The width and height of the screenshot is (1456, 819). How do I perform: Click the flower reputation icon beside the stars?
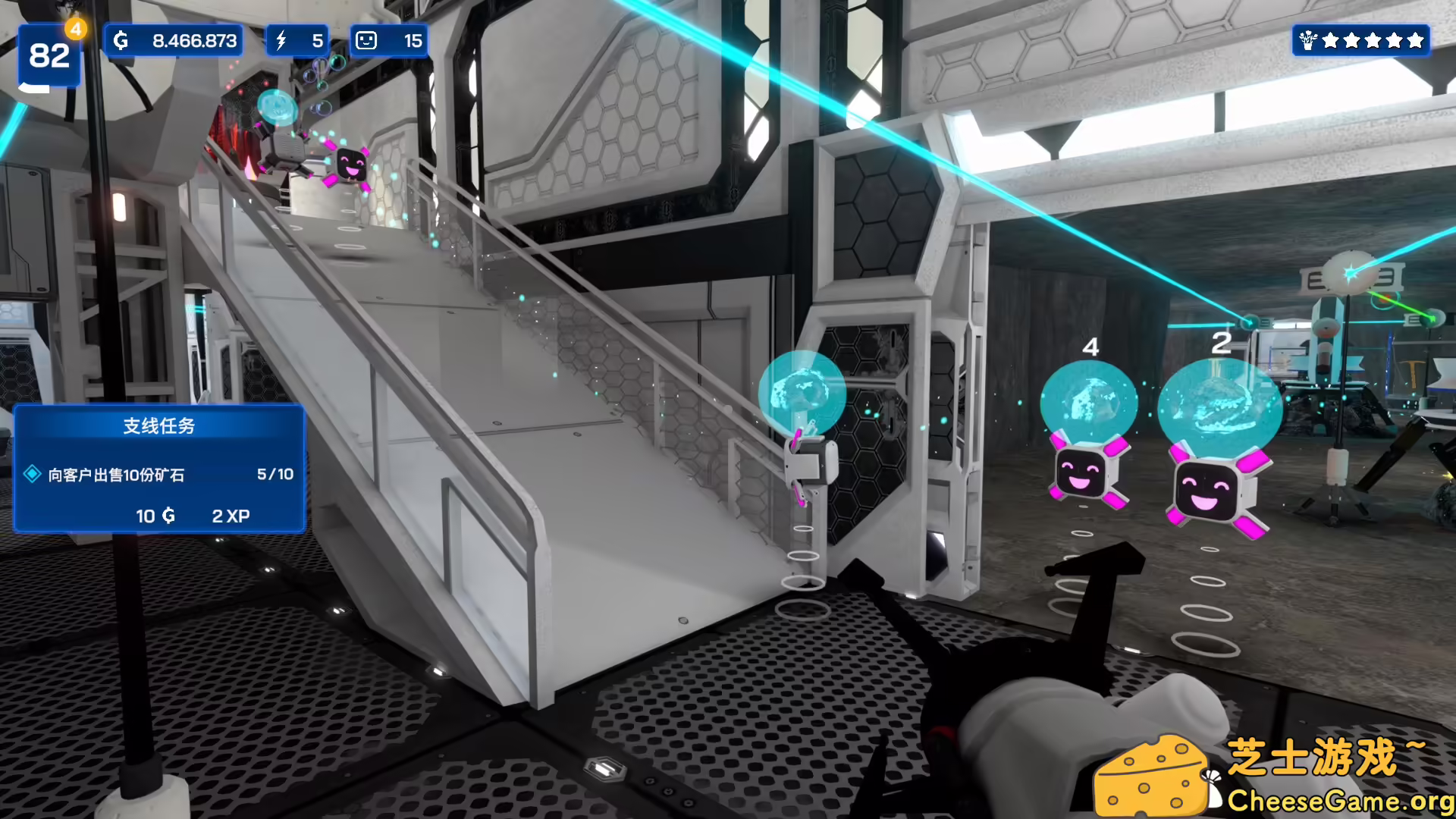click(x=1307, y=40)
